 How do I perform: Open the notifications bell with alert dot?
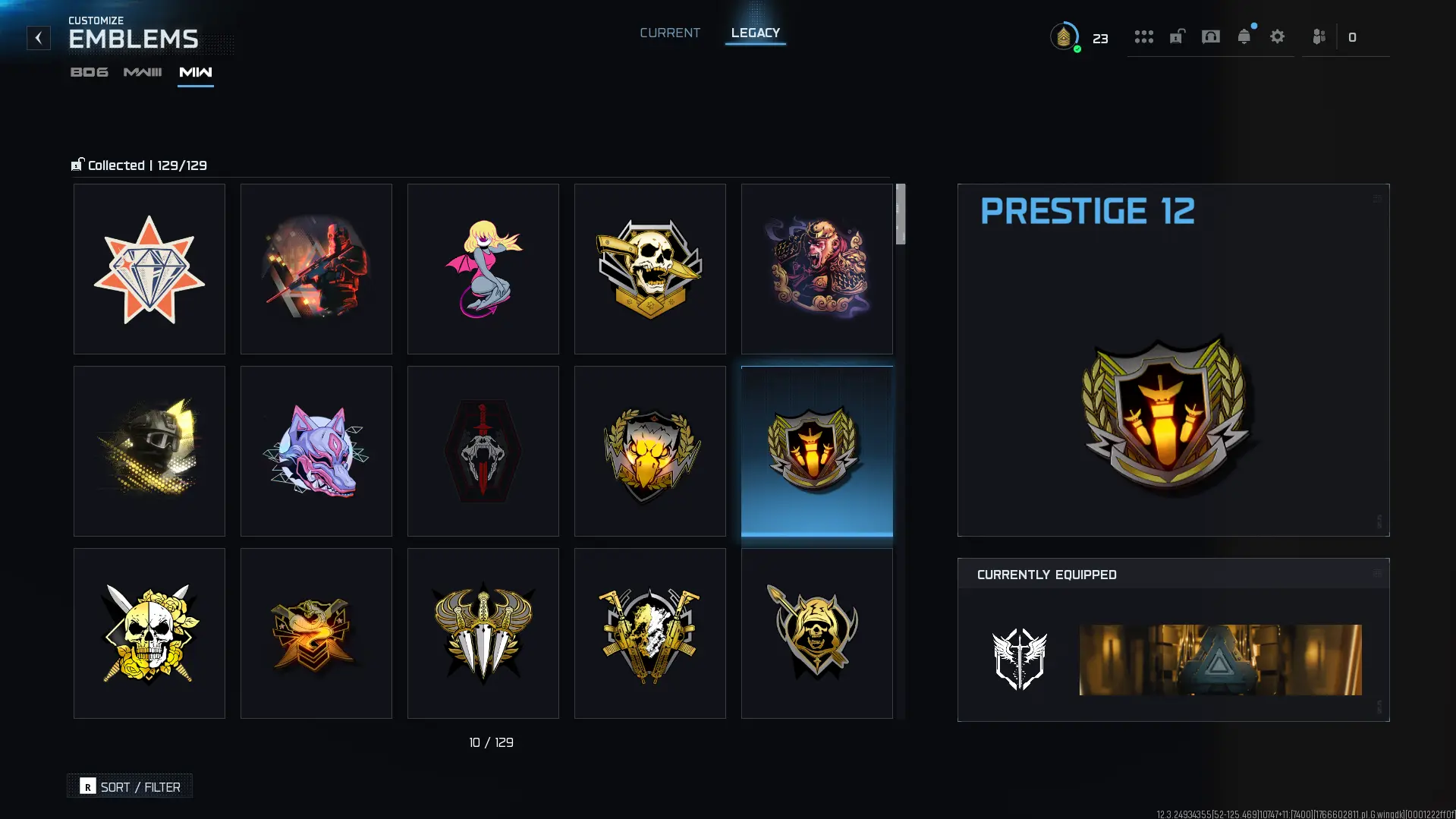click(1244, 36)
